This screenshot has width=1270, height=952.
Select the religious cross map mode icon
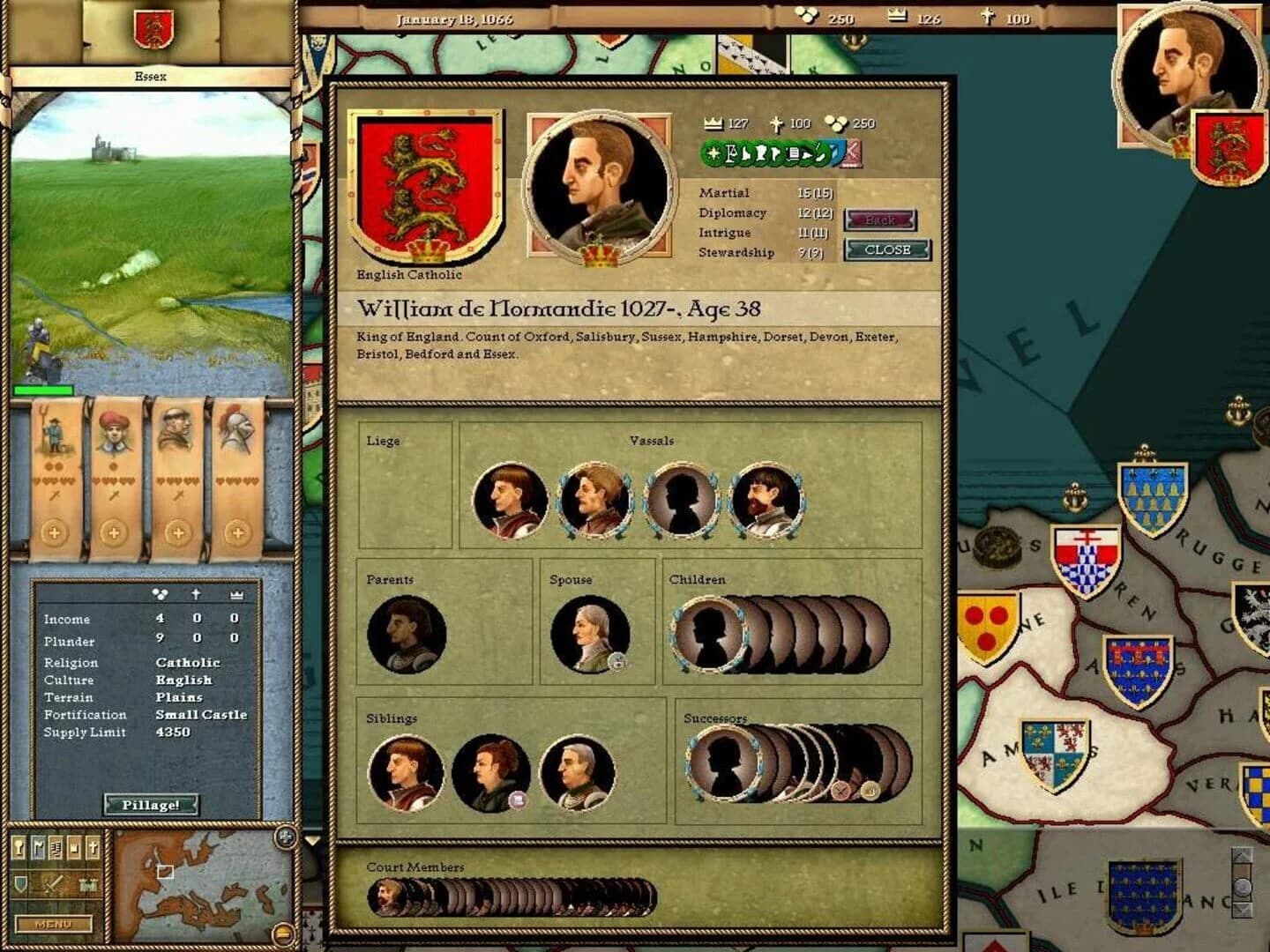(93, 846)
